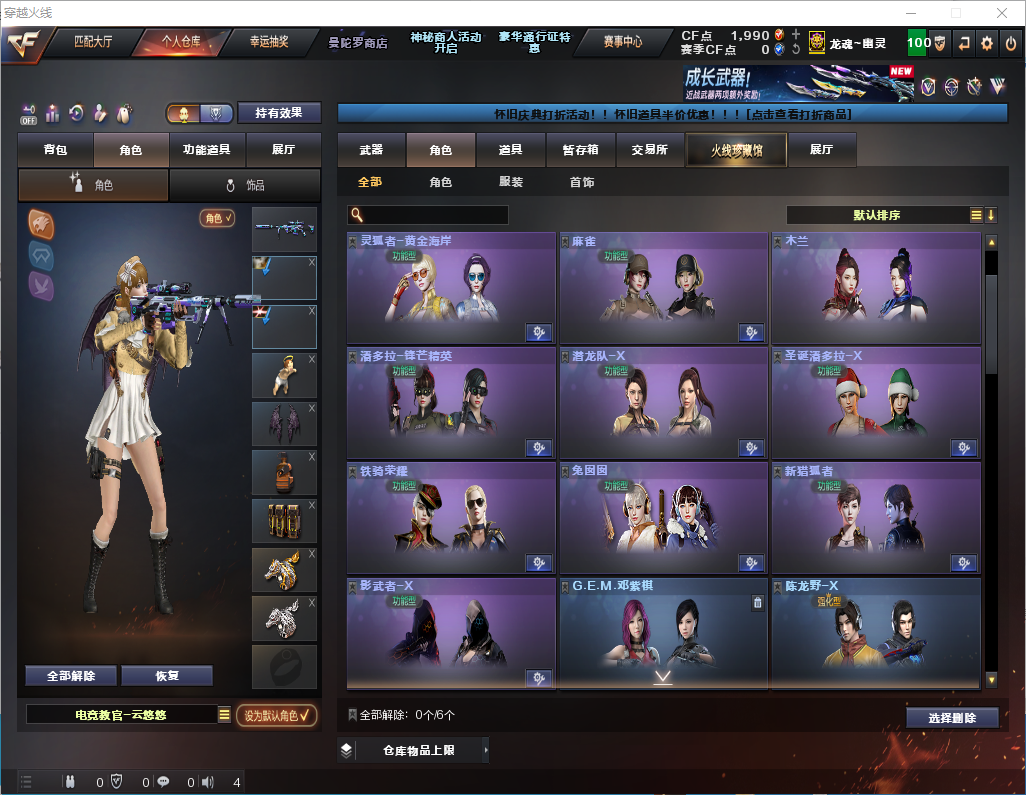Close the game window
Image resolution: width=1026 pixels, height=795 pixels.
(1002, 13)
